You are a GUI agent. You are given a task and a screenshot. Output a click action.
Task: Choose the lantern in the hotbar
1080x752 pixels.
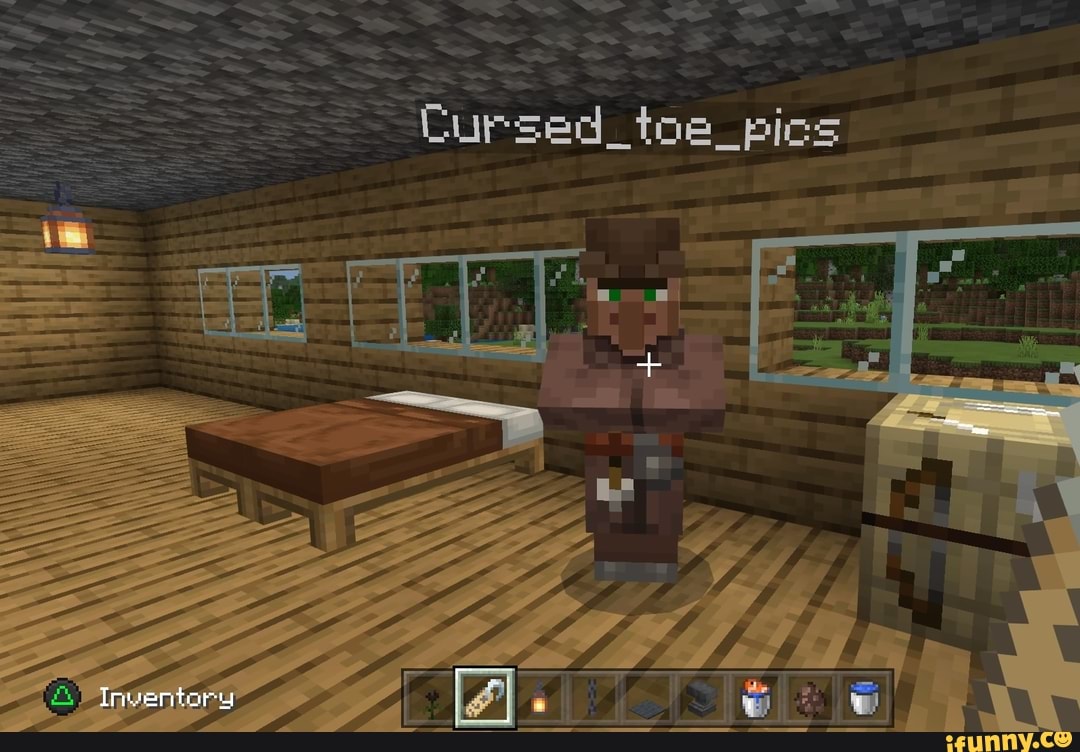(539, 698)
